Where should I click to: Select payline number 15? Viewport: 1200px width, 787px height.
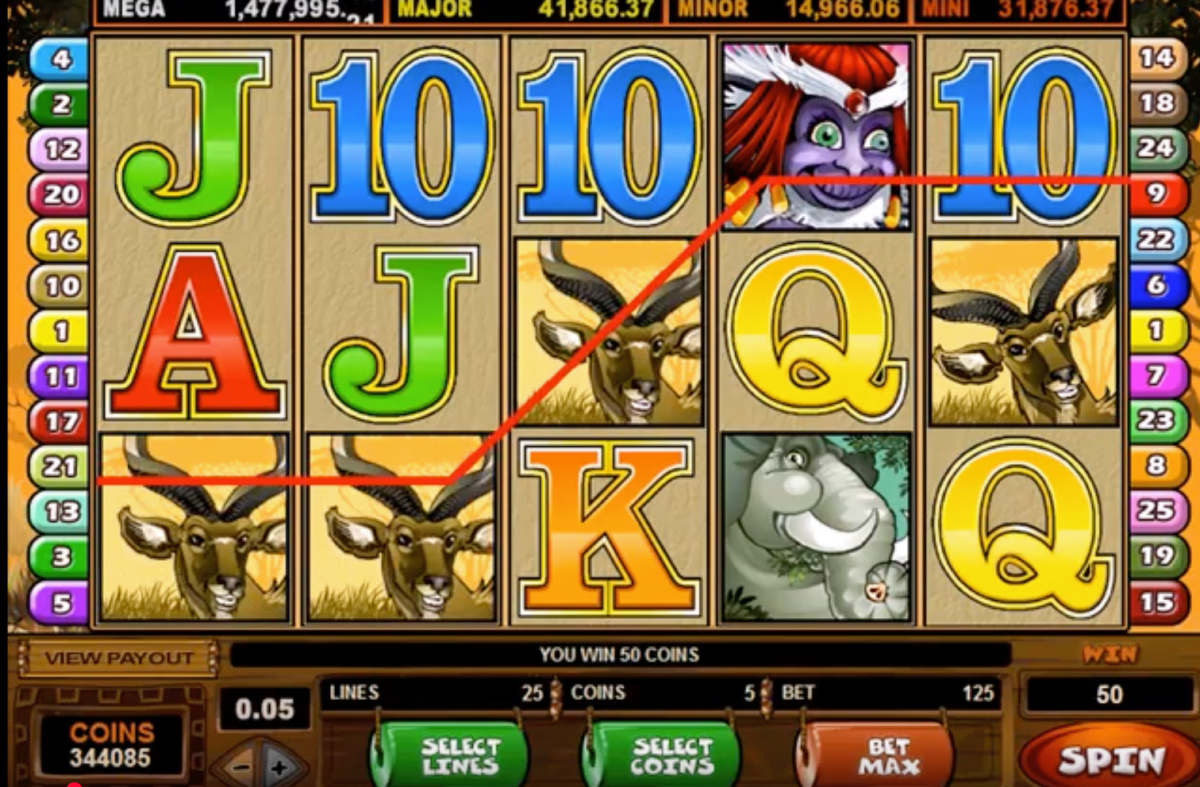click(1156, 602)
